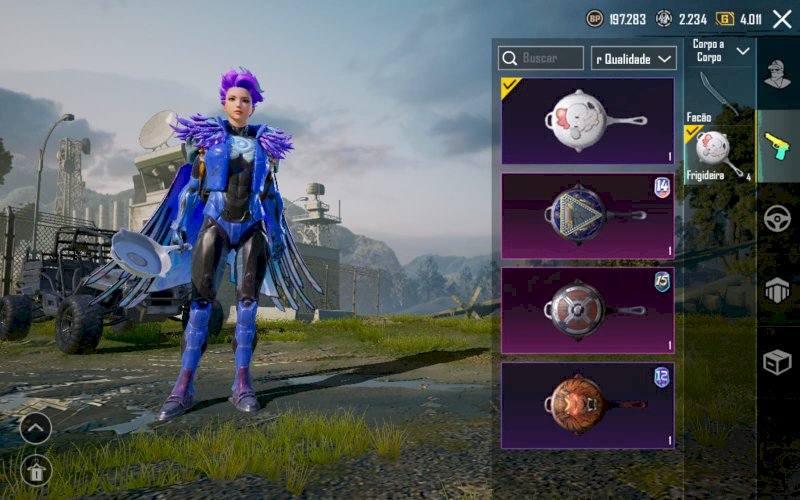Select the white pig frying pan skin
Image resolution: width=800 pixels, height=500 pixels.
[587, 121]
